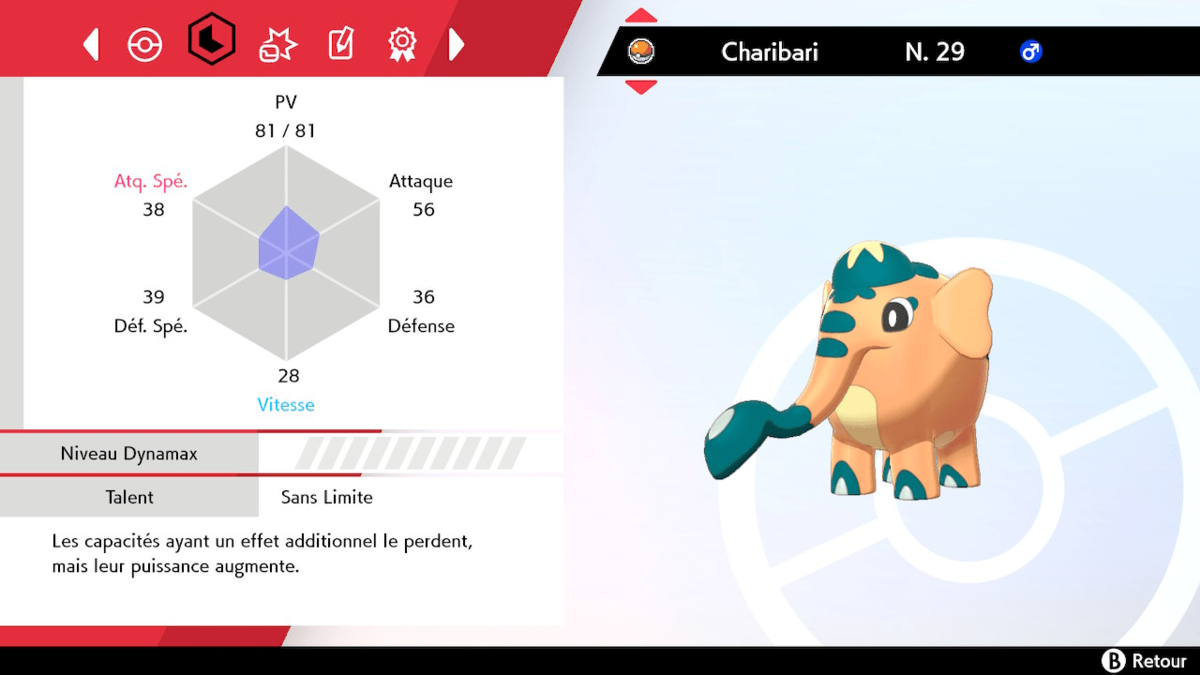This screenshot has width=1200, height=675.
Task: Switch to the Poké Ball summary tab
Action: [x=145, y=44]
